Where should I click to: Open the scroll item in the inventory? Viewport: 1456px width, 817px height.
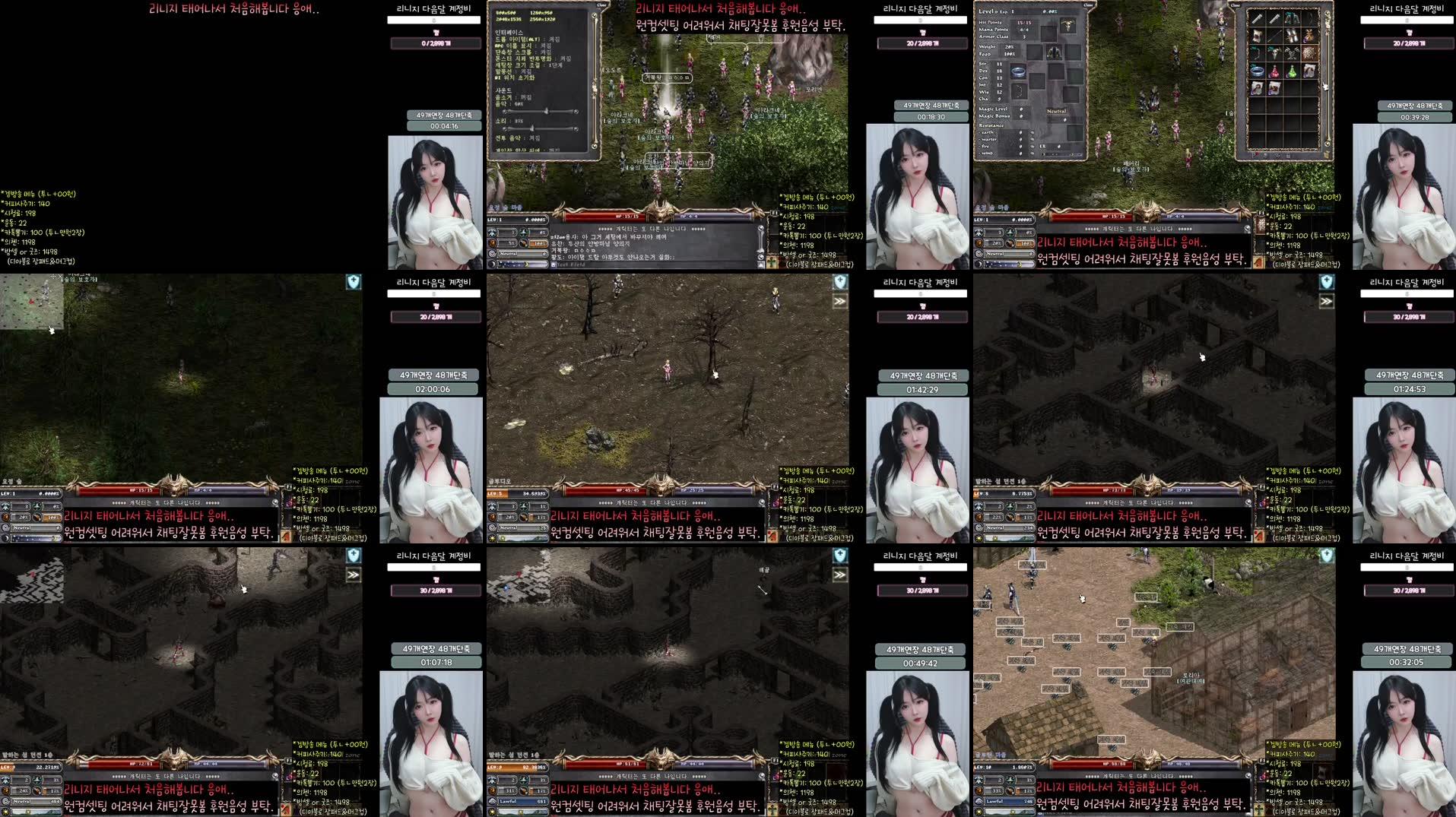(1308, 71)
